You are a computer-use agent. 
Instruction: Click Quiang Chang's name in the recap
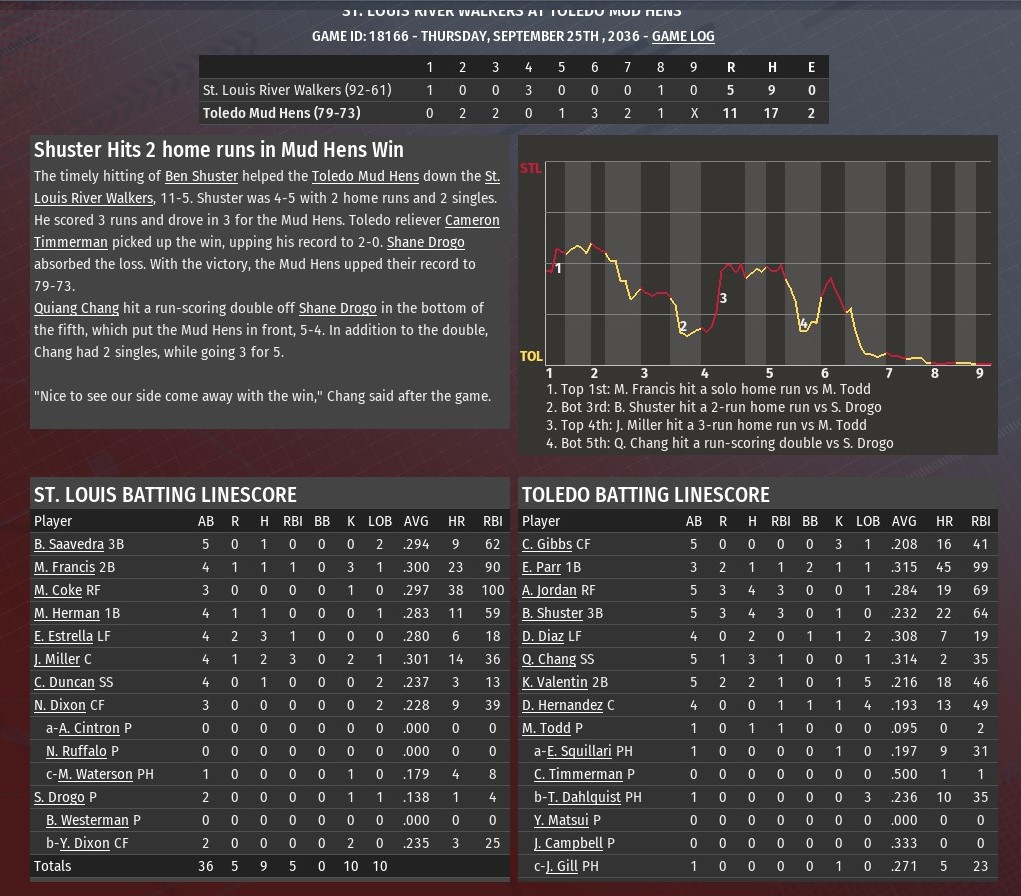click(x=76, y=309)
